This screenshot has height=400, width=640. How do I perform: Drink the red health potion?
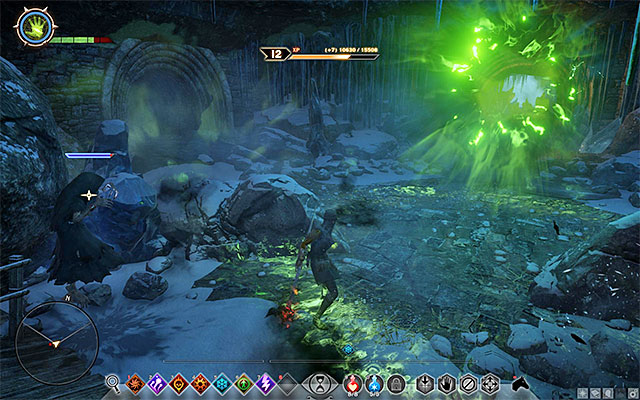354,382
